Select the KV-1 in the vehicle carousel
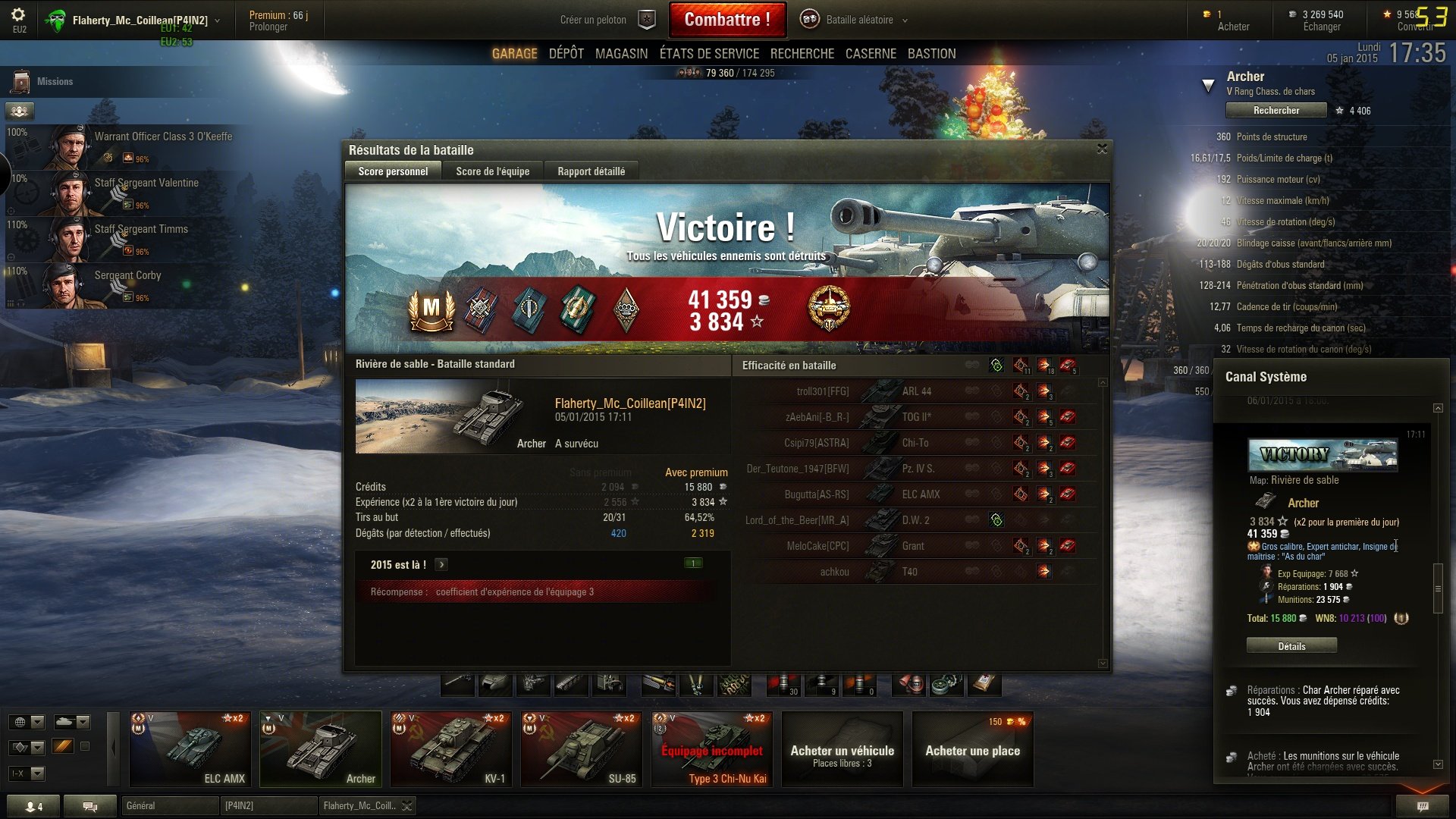The height and width of the screenshot is (819, 1456). coord(450,748)
